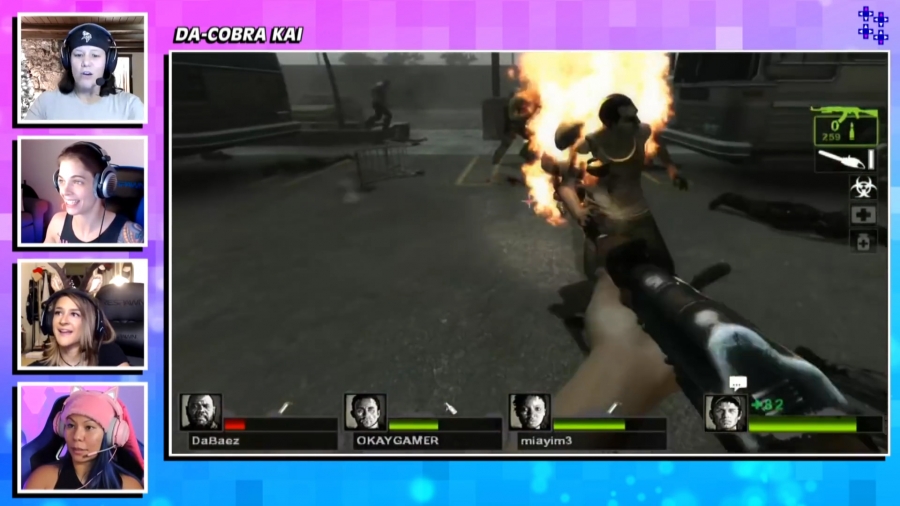
Task: Click the stream's plus-pattern logo
Action: tap(872, 25)
